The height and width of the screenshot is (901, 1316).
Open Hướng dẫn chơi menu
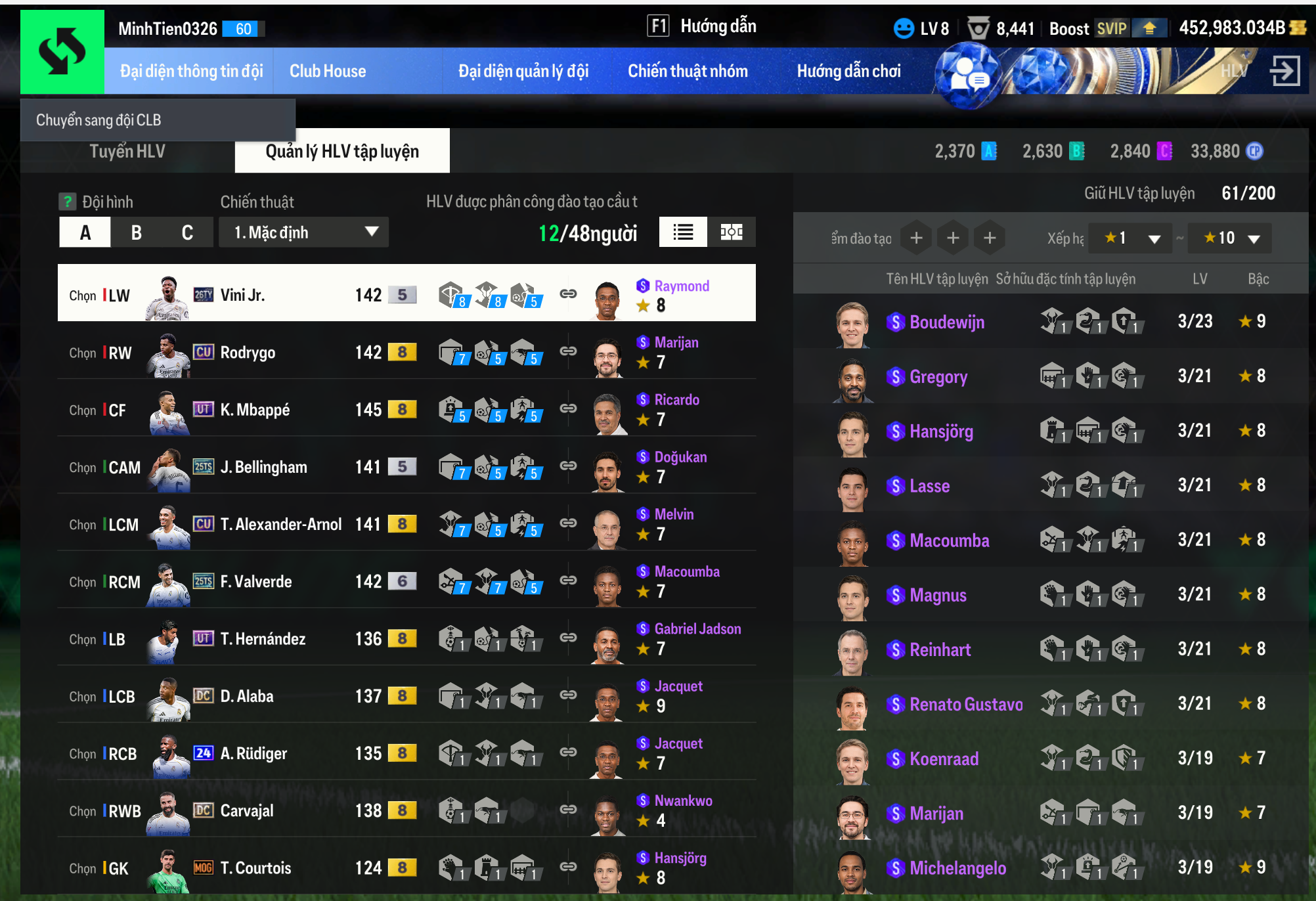point(848,71)
